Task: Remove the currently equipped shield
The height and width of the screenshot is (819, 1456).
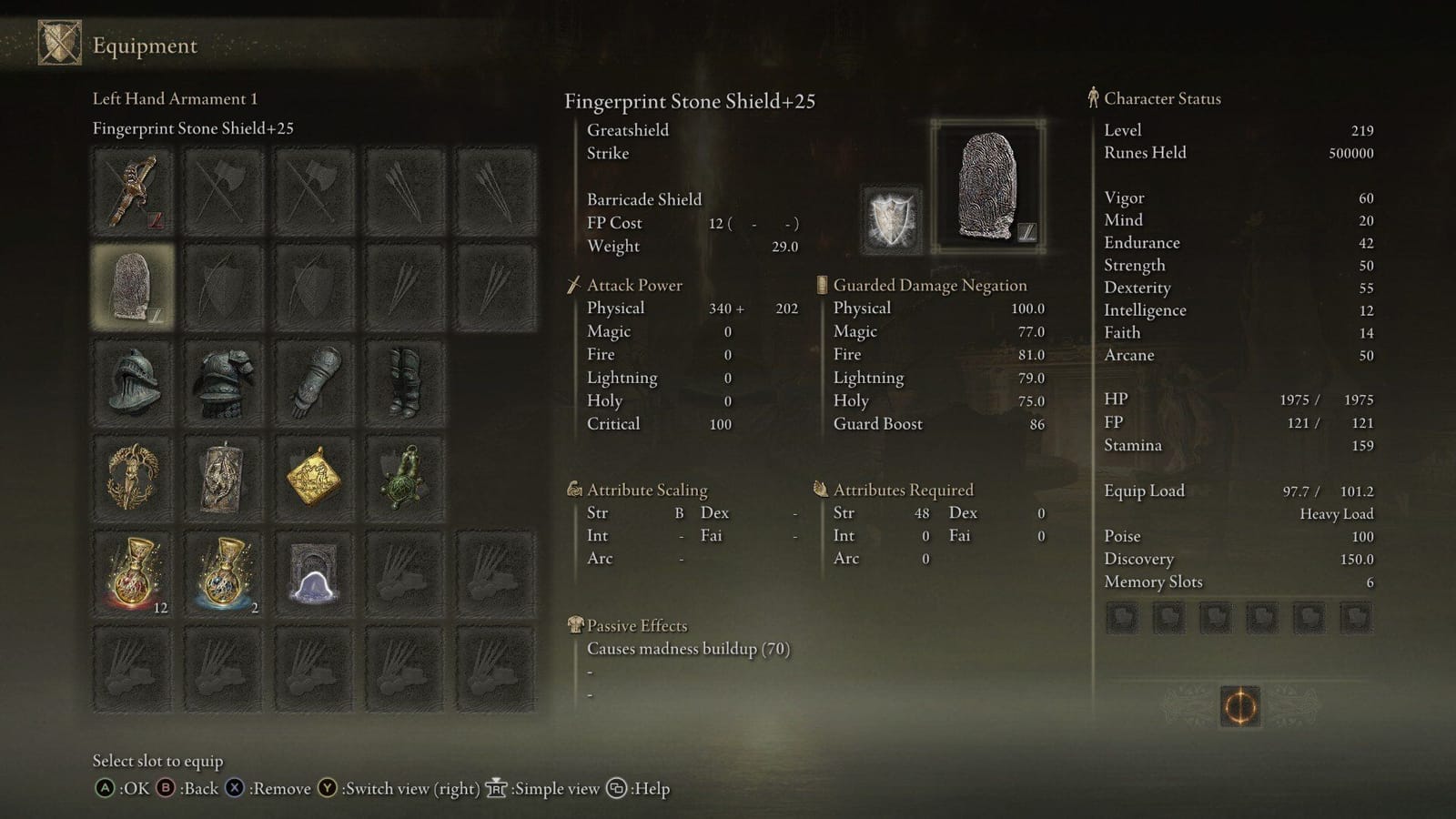Action: (271, 788)
